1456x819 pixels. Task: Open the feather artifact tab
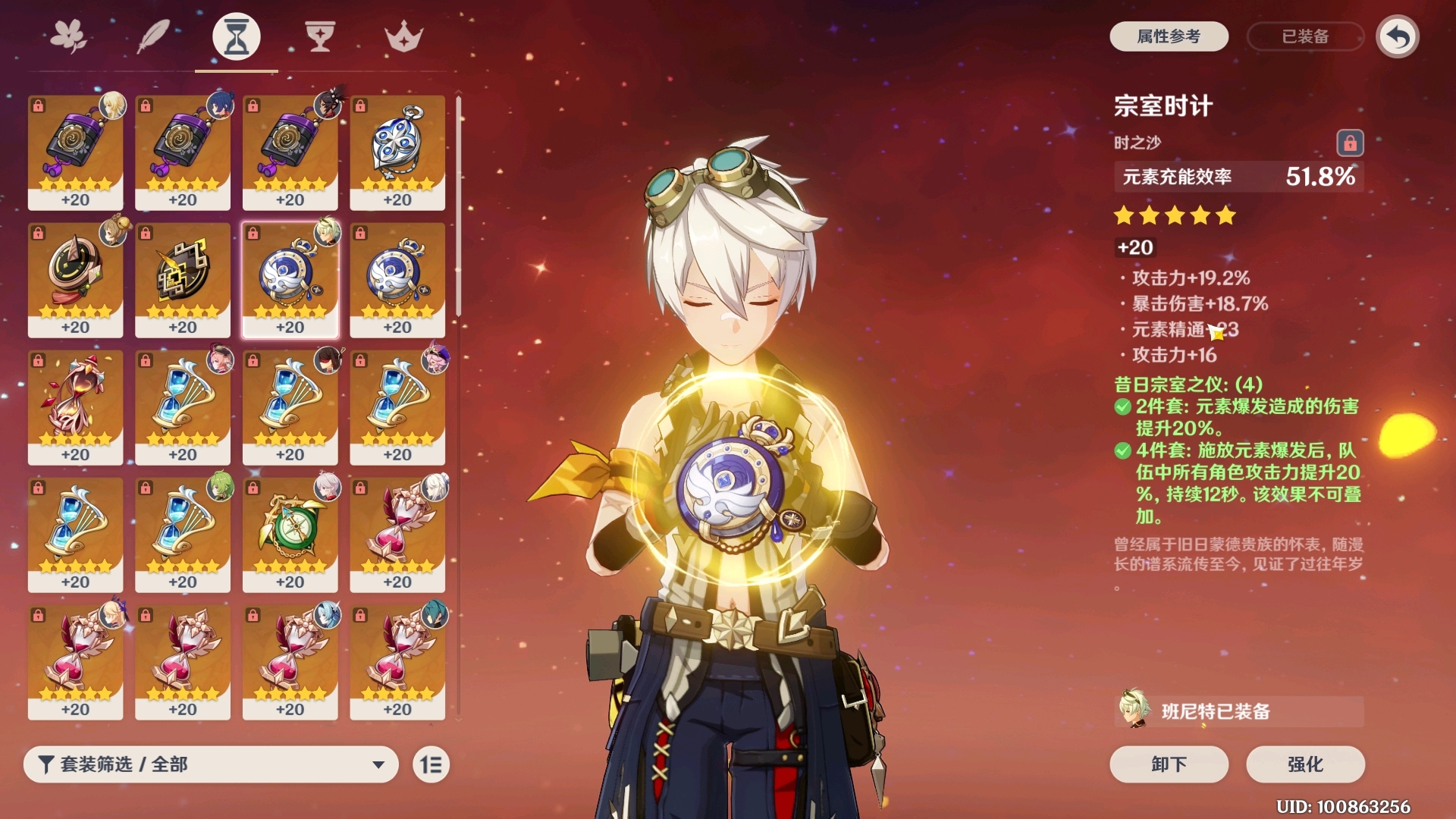tap(152, 36)
